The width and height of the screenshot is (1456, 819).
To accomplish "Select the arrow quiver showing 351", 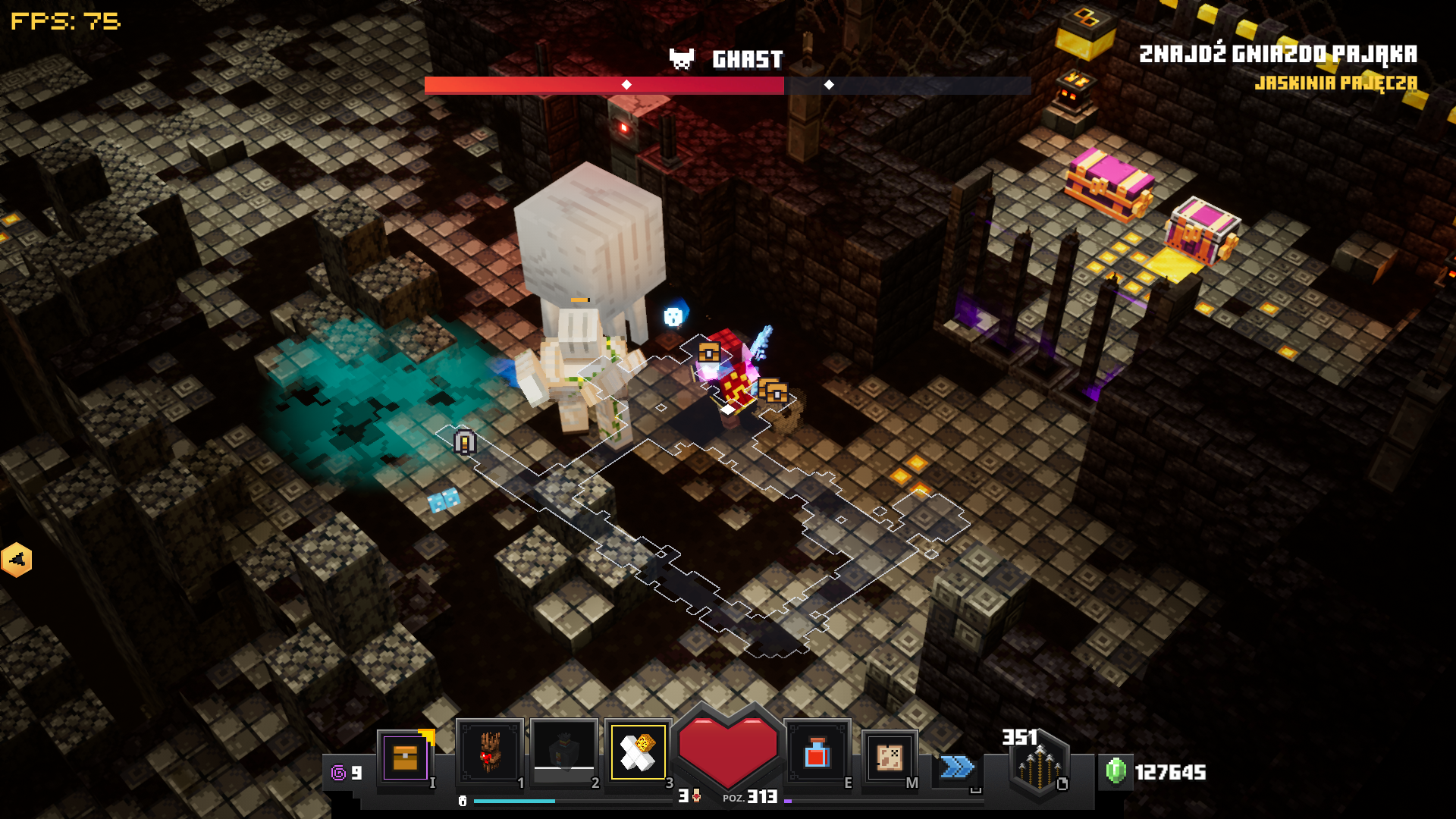I will click(x=1039, y=766).
